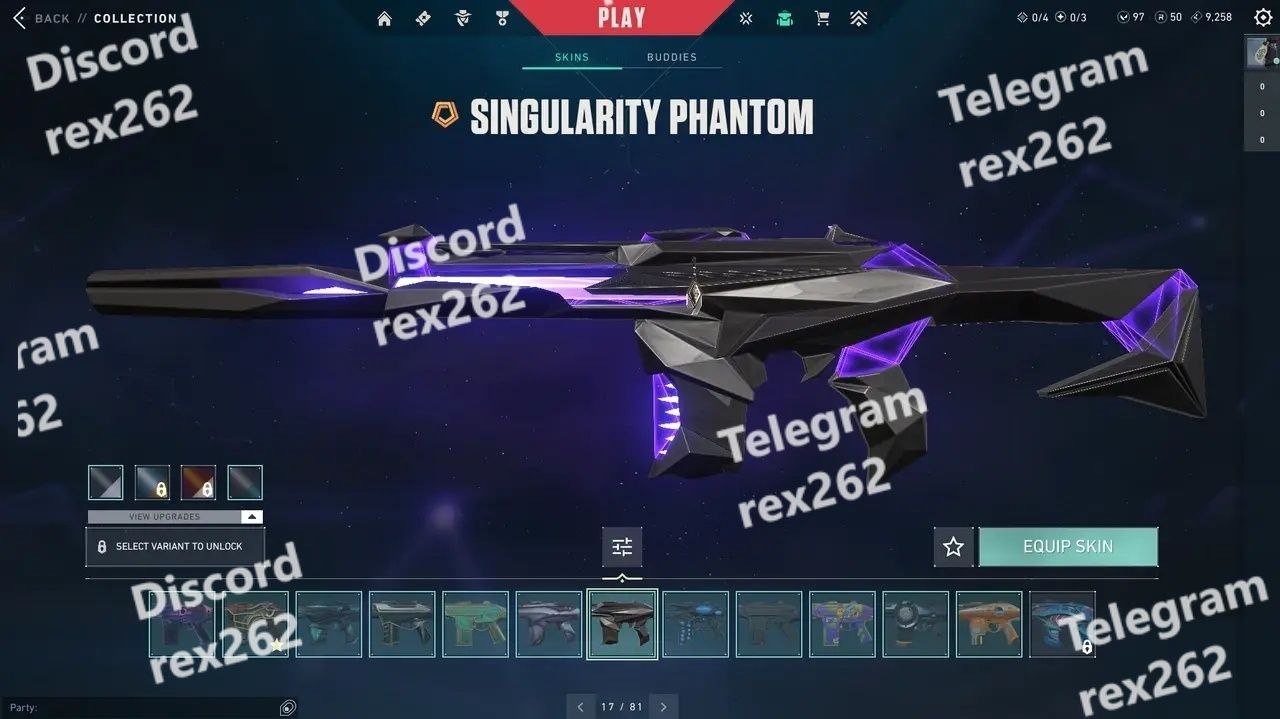Expand the View Upgrades panel
1280x719 pixels.
(175, 517)
